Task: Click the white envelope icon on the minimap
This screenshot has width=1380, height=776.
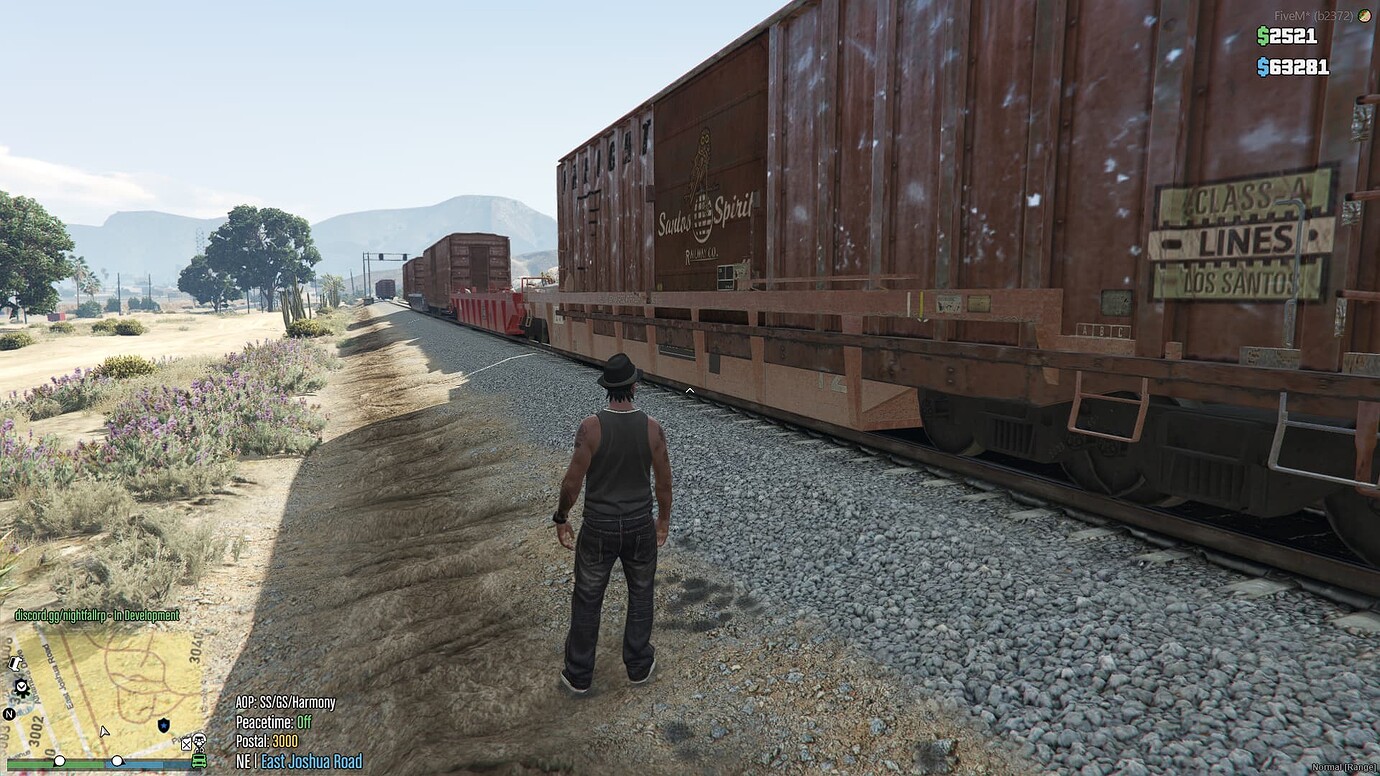Action: (x=186, y=745)
